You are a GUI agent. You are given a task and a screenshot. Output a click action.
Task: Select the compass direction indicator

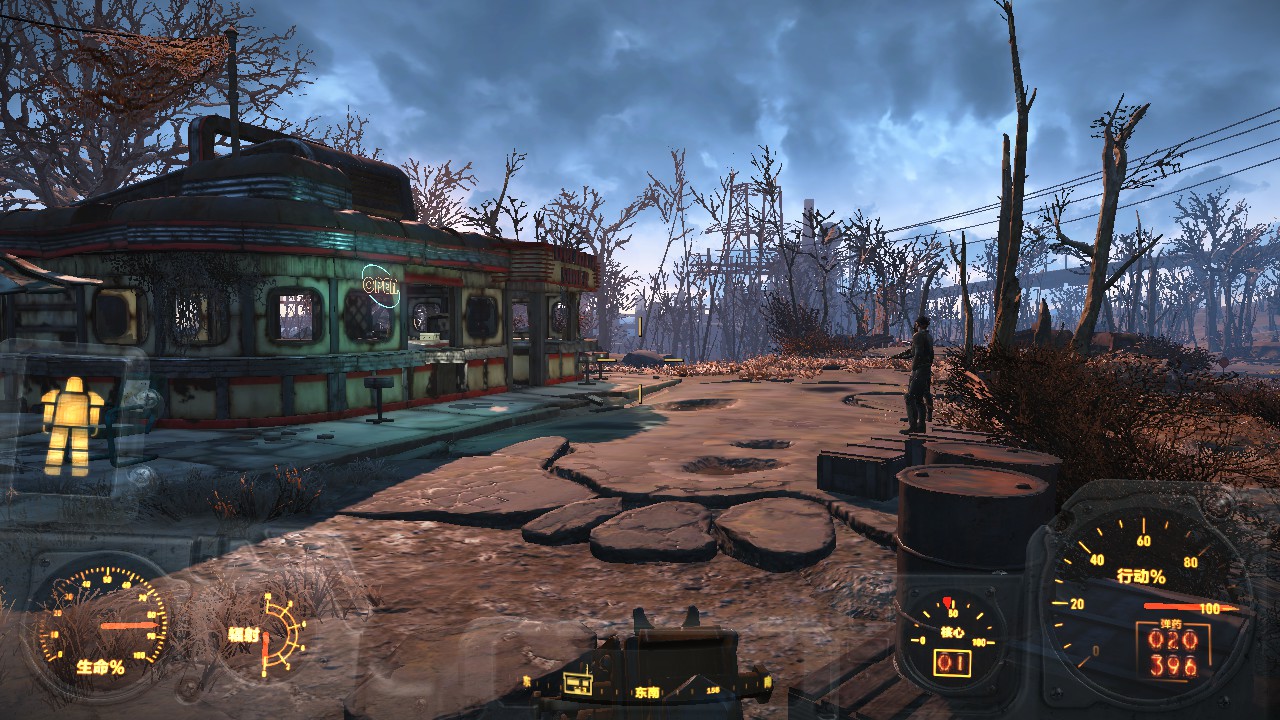[645, 690]
